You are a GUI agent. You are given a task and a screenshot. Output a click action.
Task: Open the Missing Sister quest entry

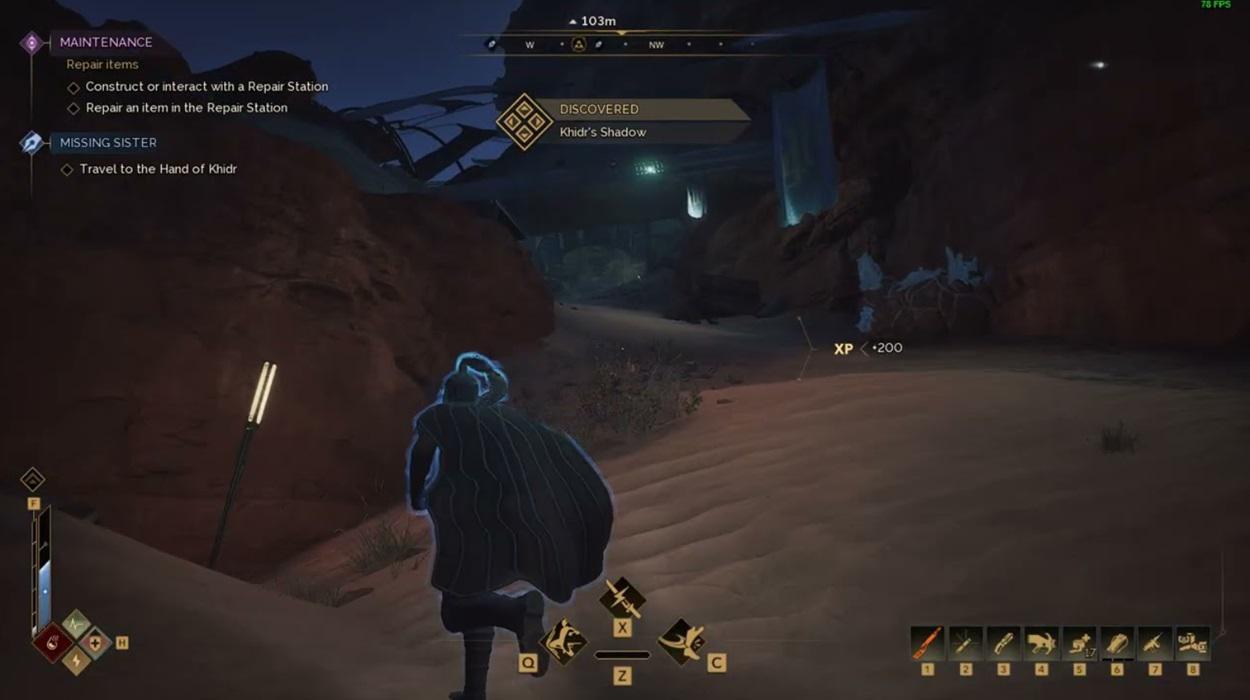point(107,142)
